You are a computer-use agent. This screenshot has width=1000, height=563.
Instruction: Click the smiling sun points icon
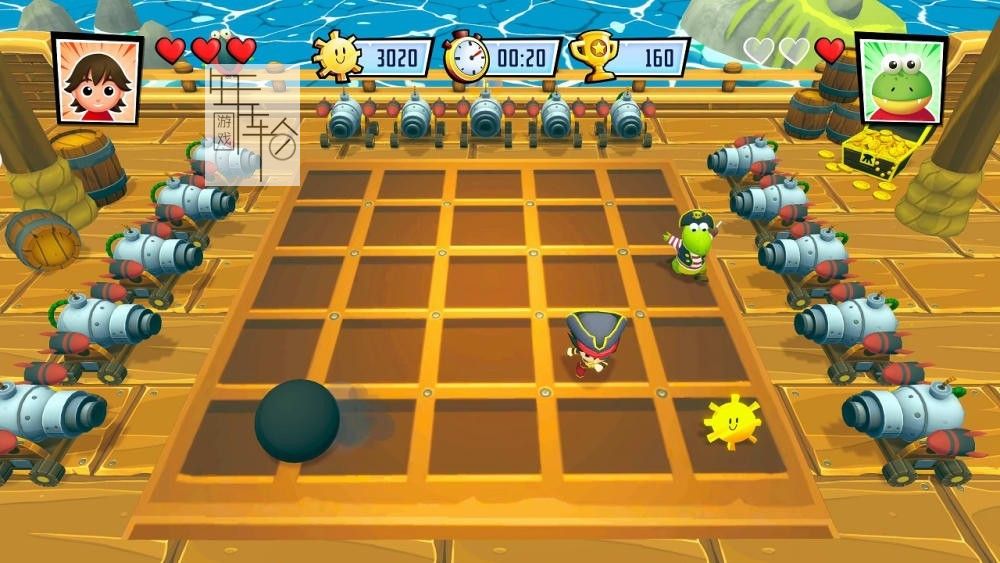pyautogui.click(x=336, y=56)
